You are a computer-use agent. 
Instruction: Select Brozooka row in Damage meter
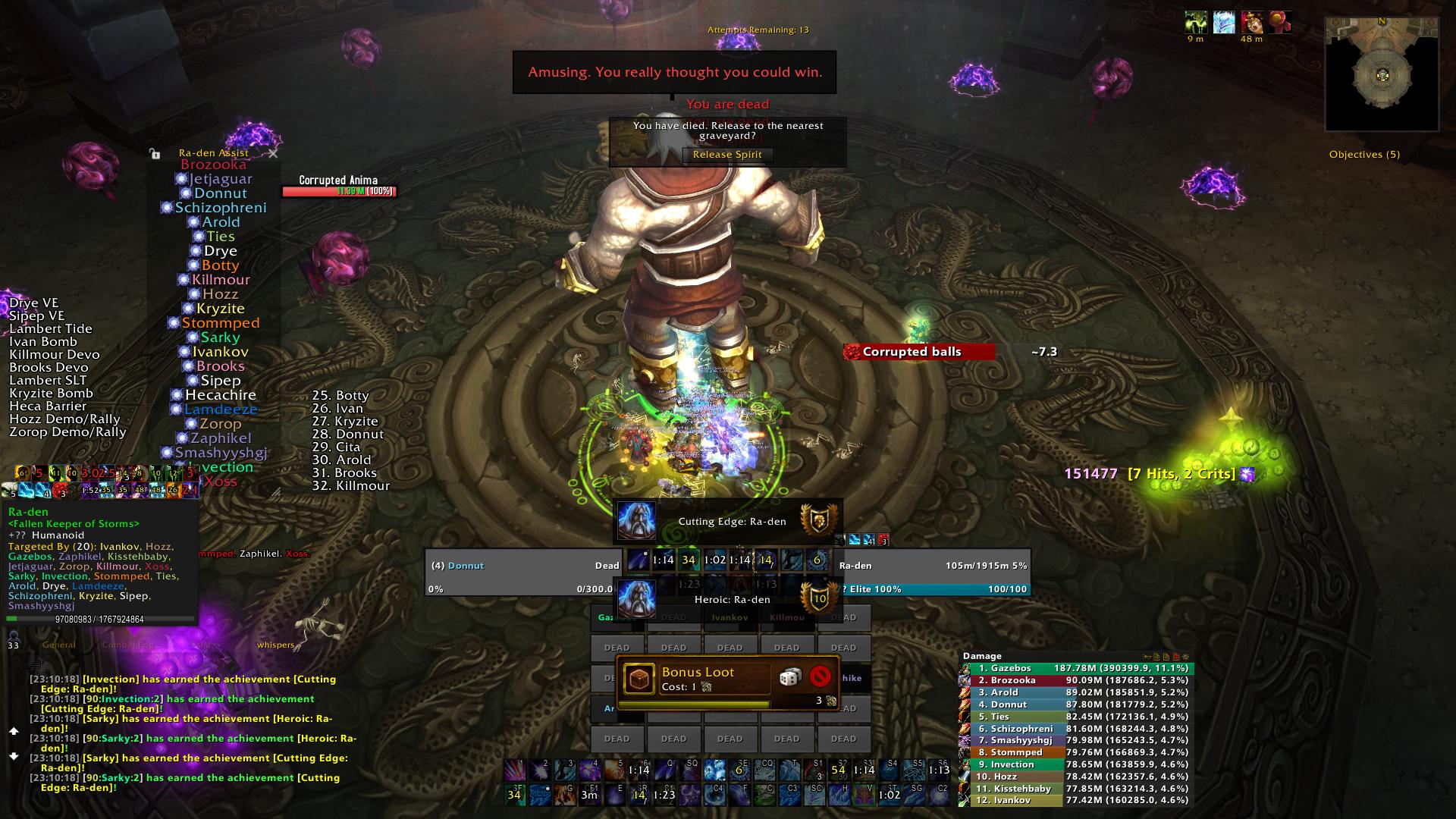[x=1077, y=680]
